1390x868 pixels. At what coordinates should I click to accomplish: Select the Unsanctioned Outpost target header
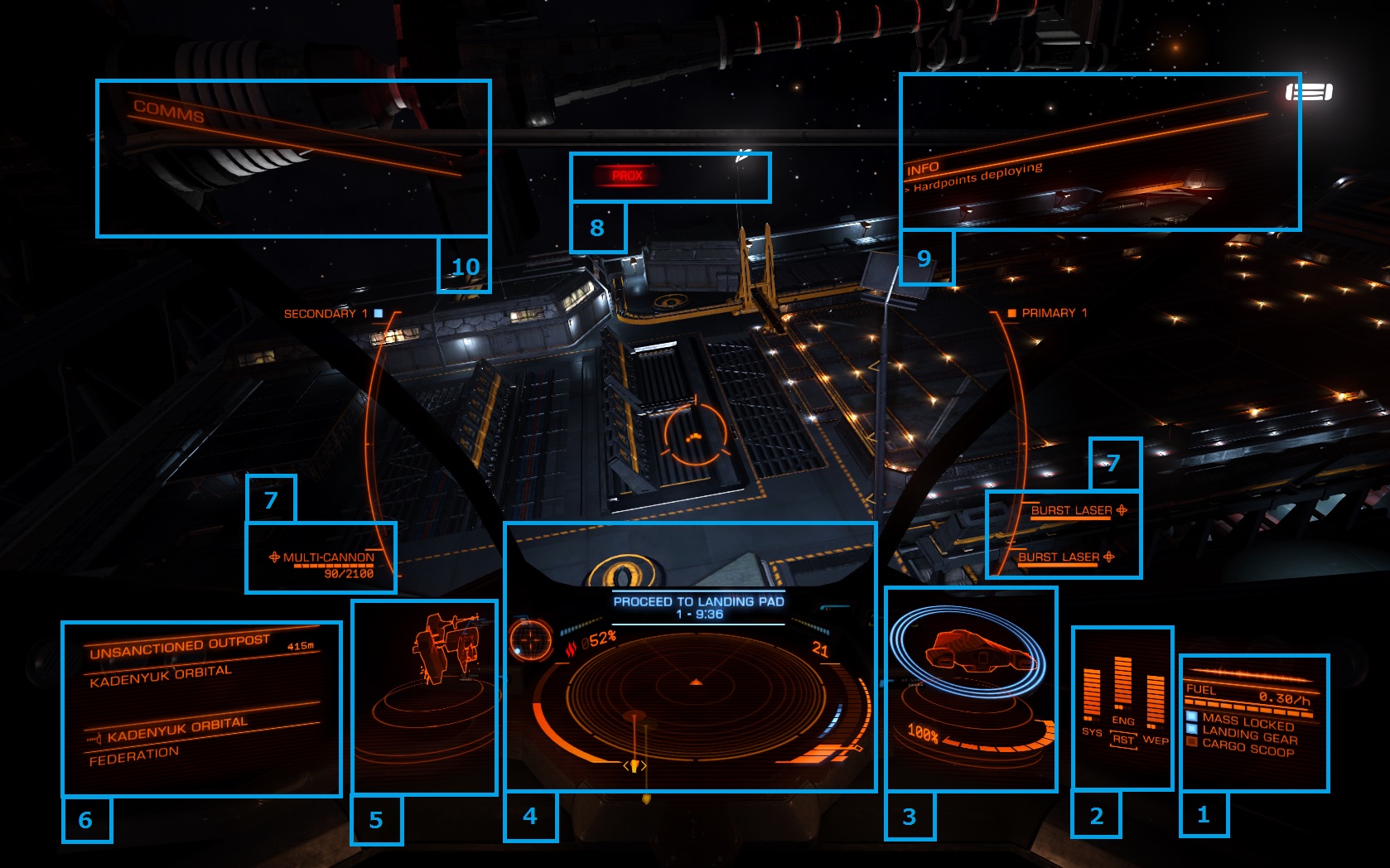click(x=180, y=646)
